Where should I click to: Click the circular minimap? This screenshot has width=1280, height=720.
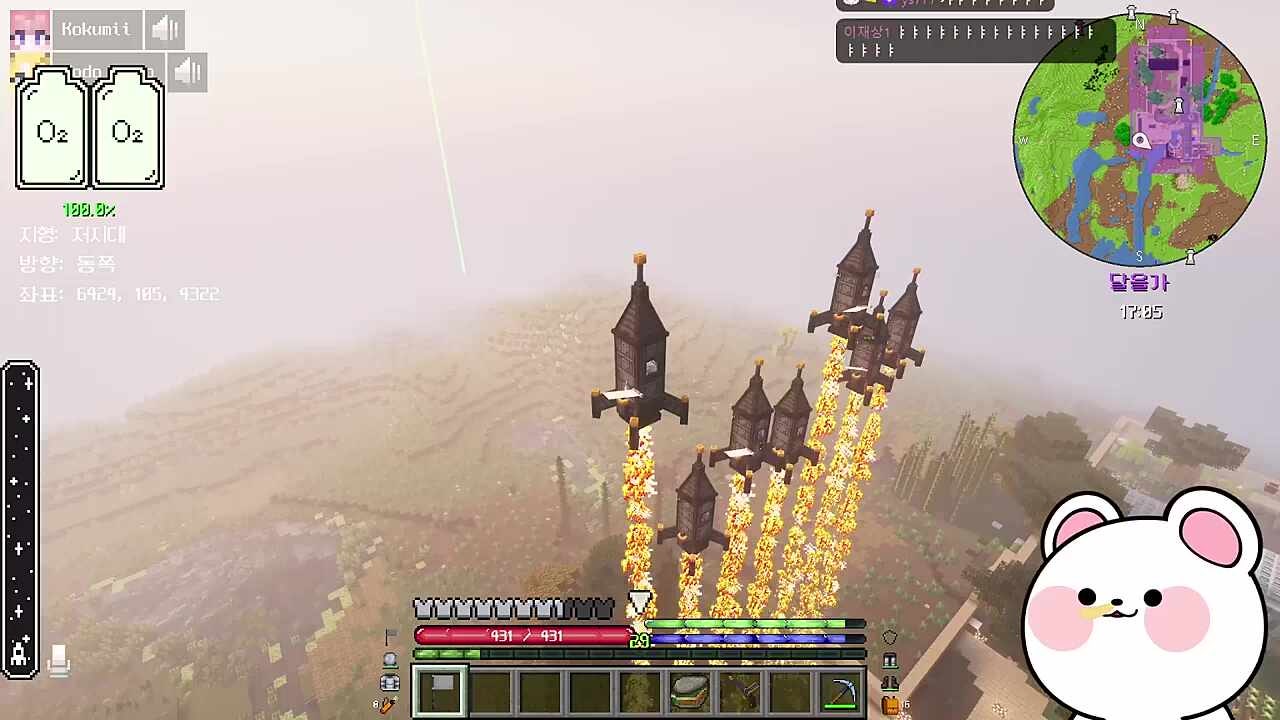tap(1140, 140)
